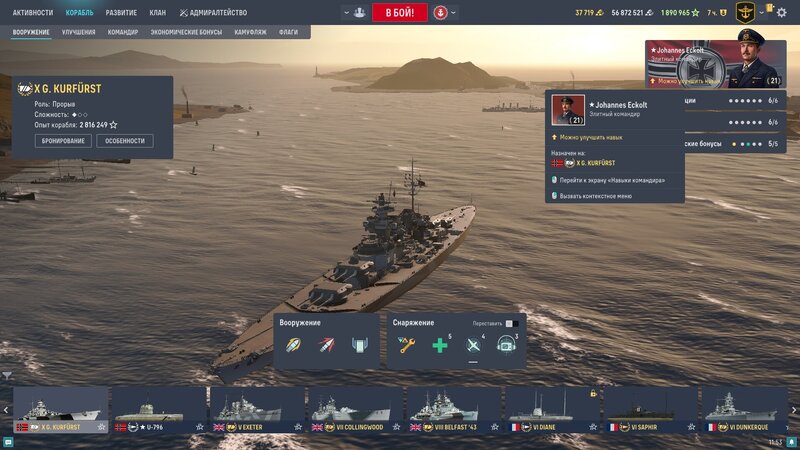Switch to the Экономические бонусы tab
800x450 pixels.
coord(187,32)
